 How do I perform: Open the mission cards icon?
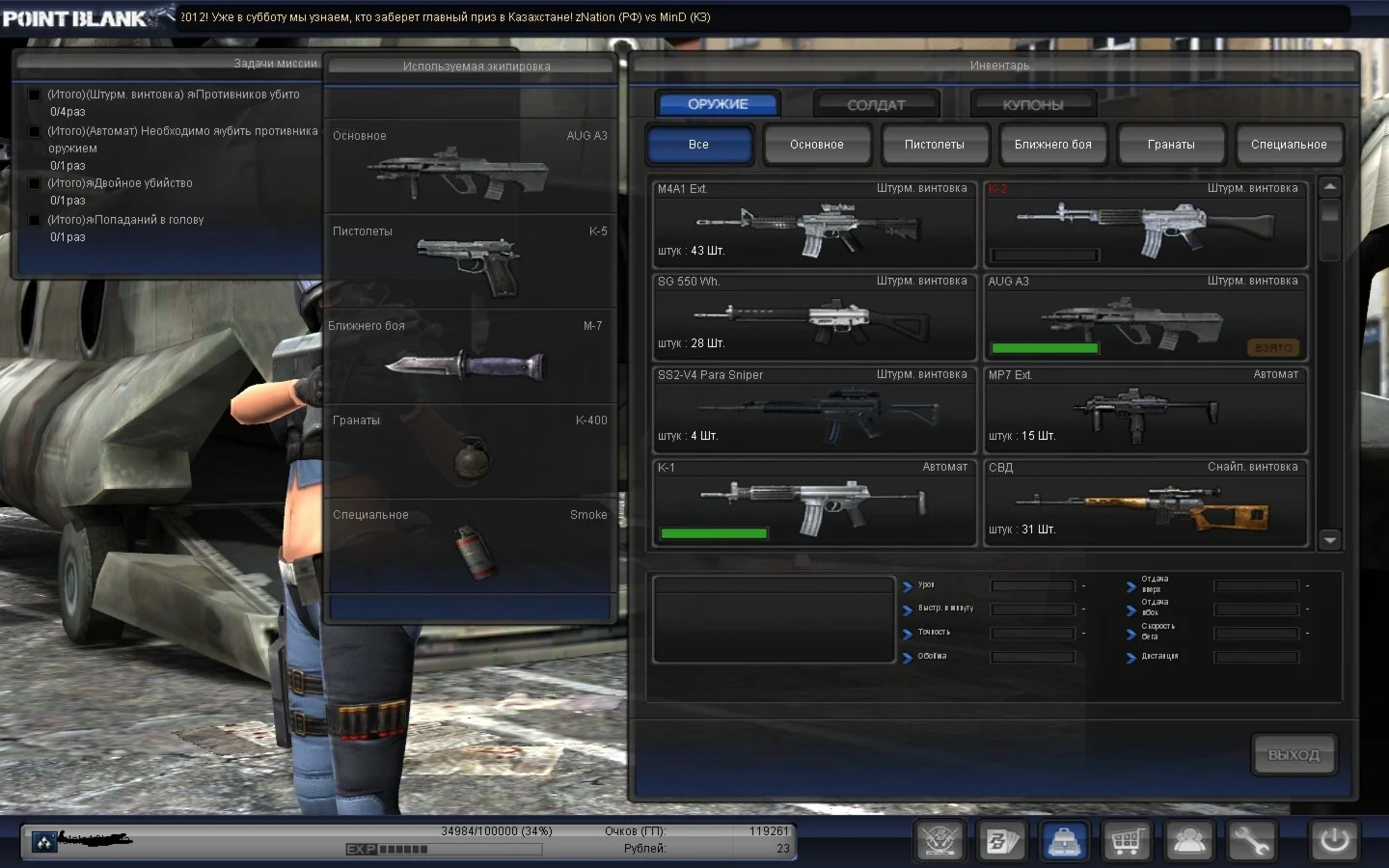tap(1002, 840)
